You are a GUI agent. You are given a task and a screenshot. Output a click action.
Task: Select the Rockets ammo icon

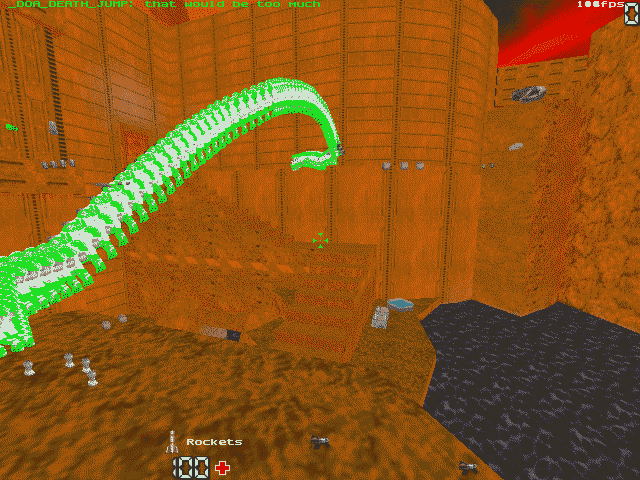173,441
